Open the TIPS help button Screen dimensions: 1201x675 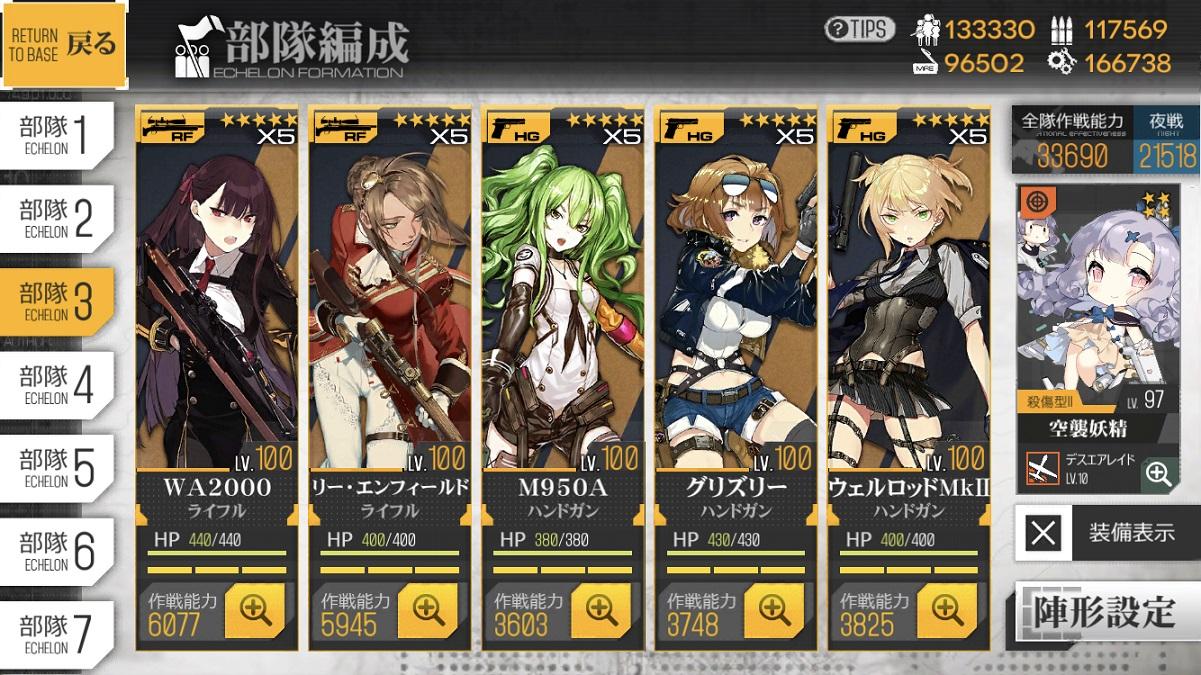point(860,29)
